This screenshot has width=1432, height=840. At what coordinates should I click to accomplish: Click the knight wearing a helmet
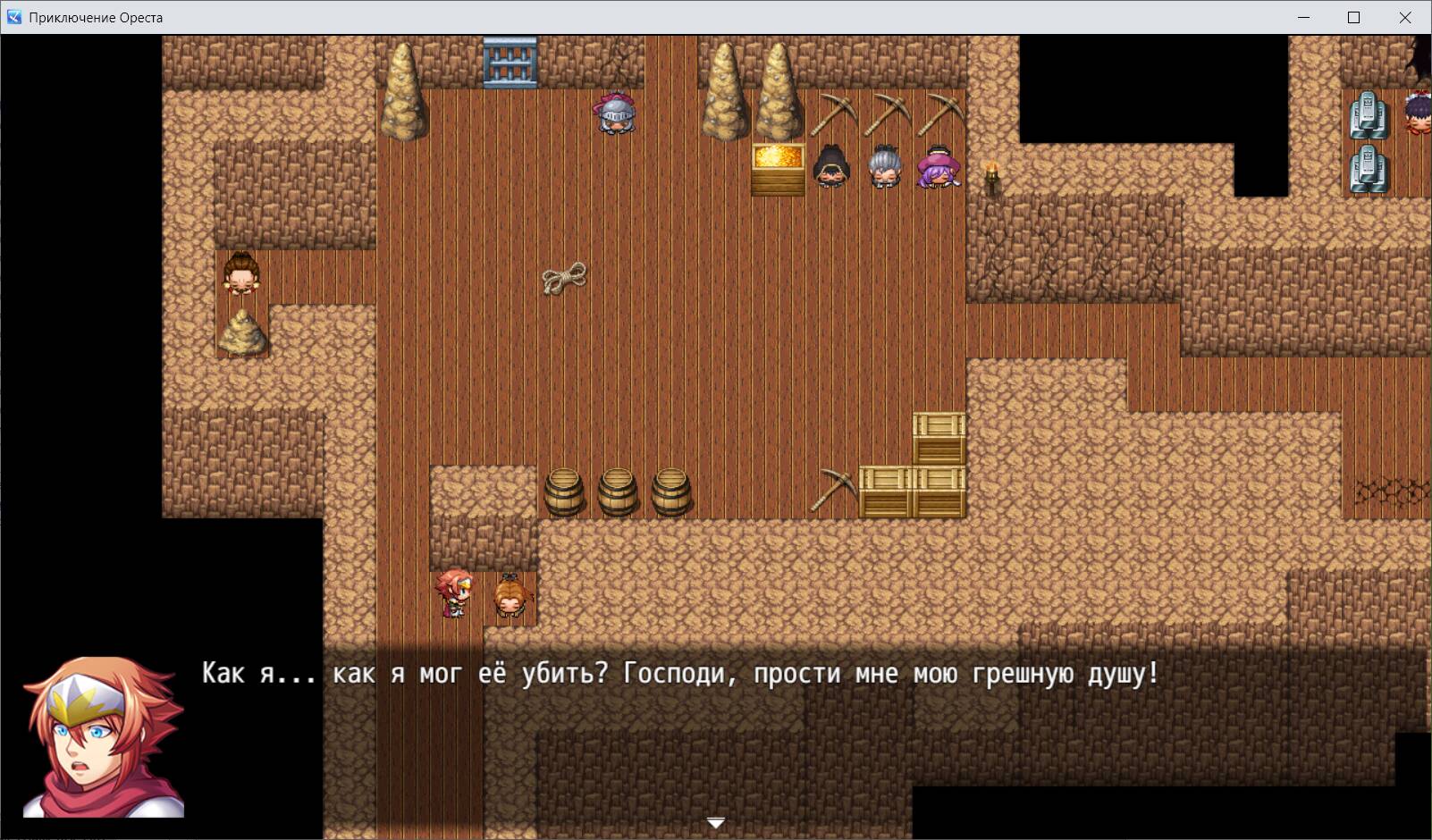click(x=614, y=114)
